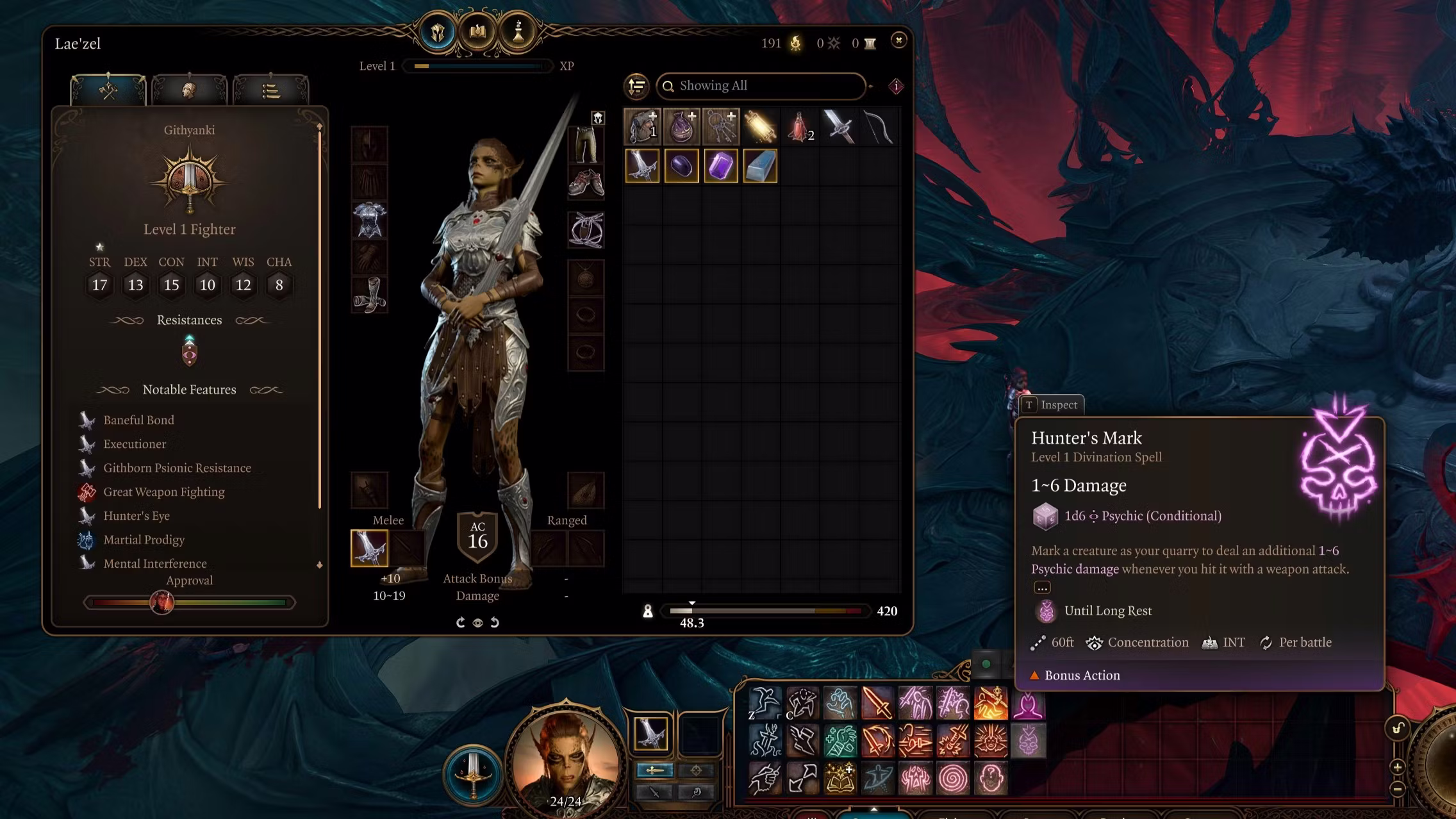
Task: Use the Jump action marked Z
Action: pyautogui.click(x=765, y=704)
